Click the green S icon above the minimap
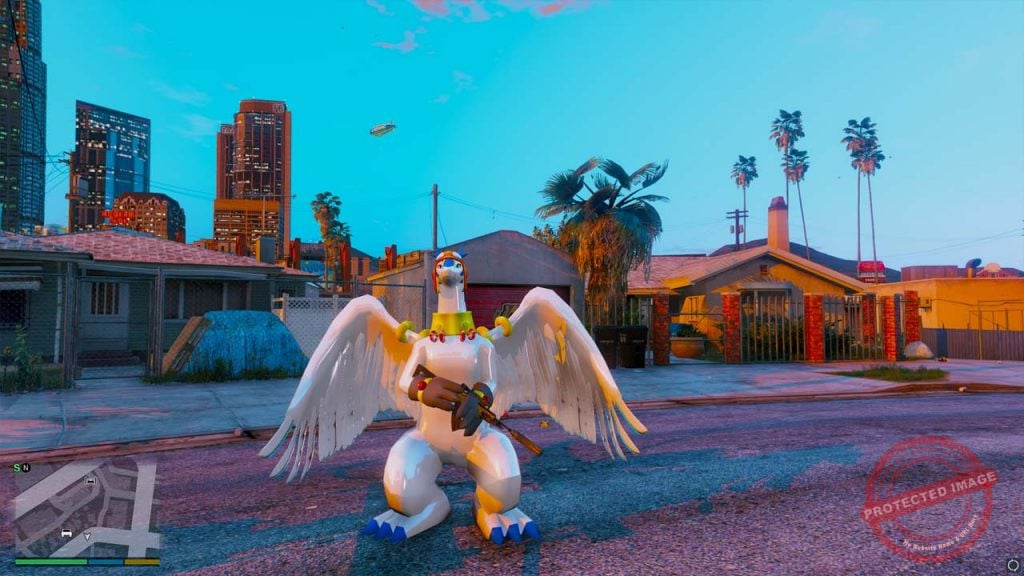This screenshot has width=1024, height=576. tap(17, 467)
